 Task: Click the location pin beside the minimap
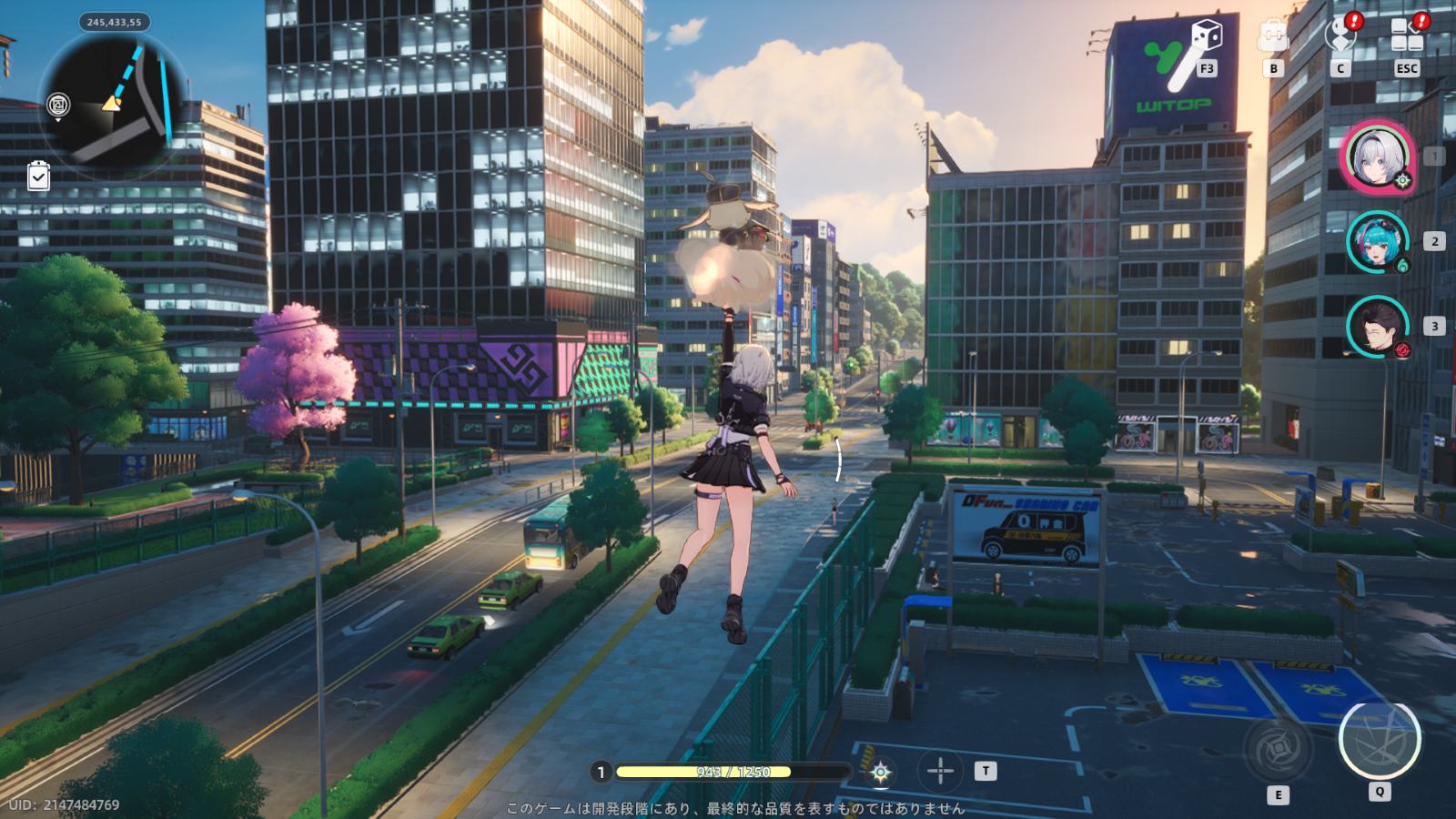(59, 106)
